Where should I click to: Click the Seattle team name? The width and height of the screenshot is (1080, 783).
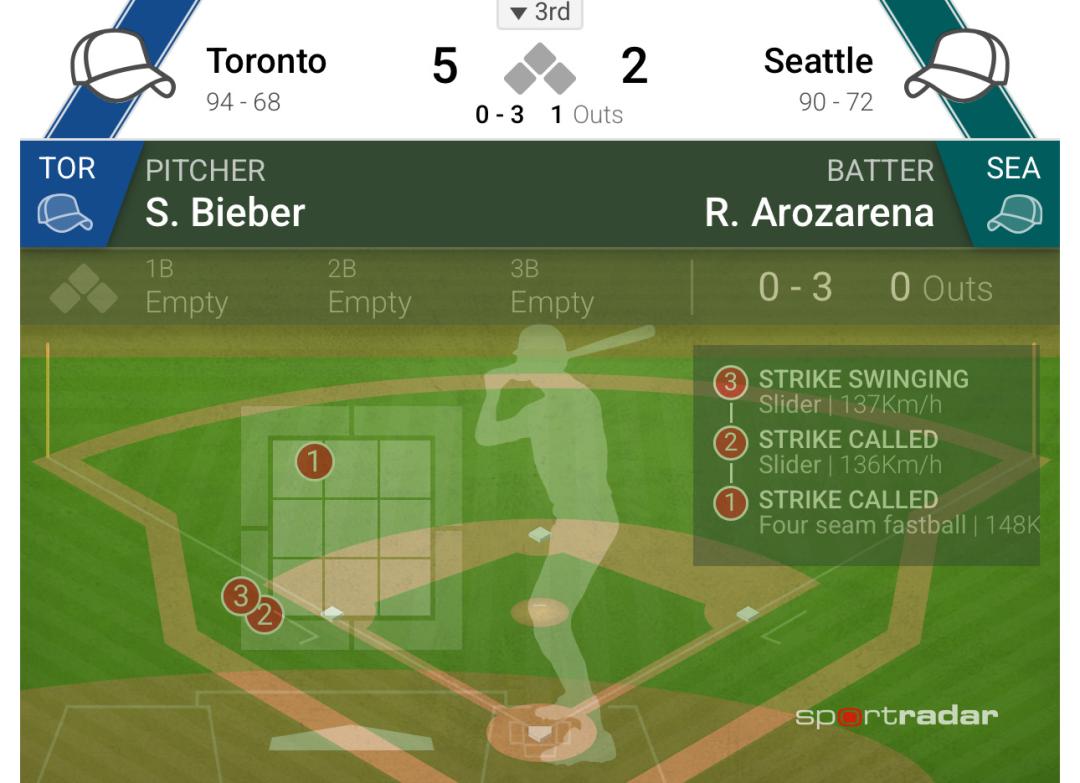click(818, 62)
